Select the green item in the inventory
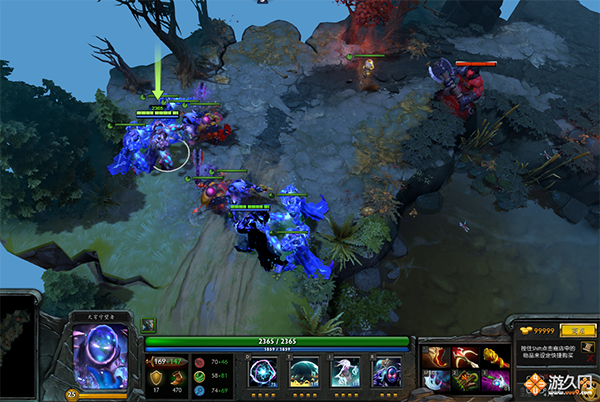Image resolution: width=600 pixels, height=402 pixels. pyautogui.click(x=466, y=380)
